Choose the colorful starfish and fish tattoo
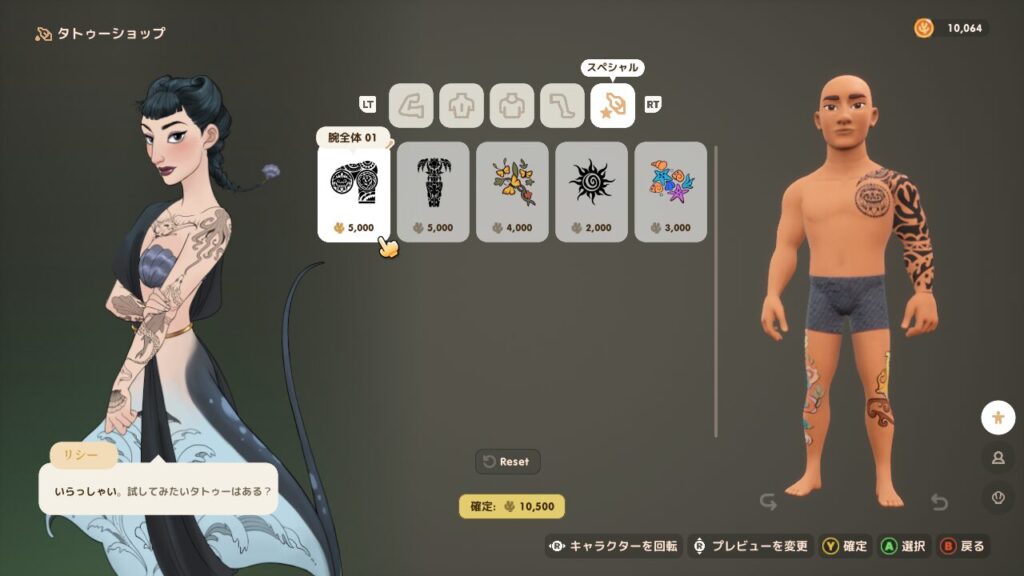The width and height of the screenshot is (1024, 576). point(670,191)
